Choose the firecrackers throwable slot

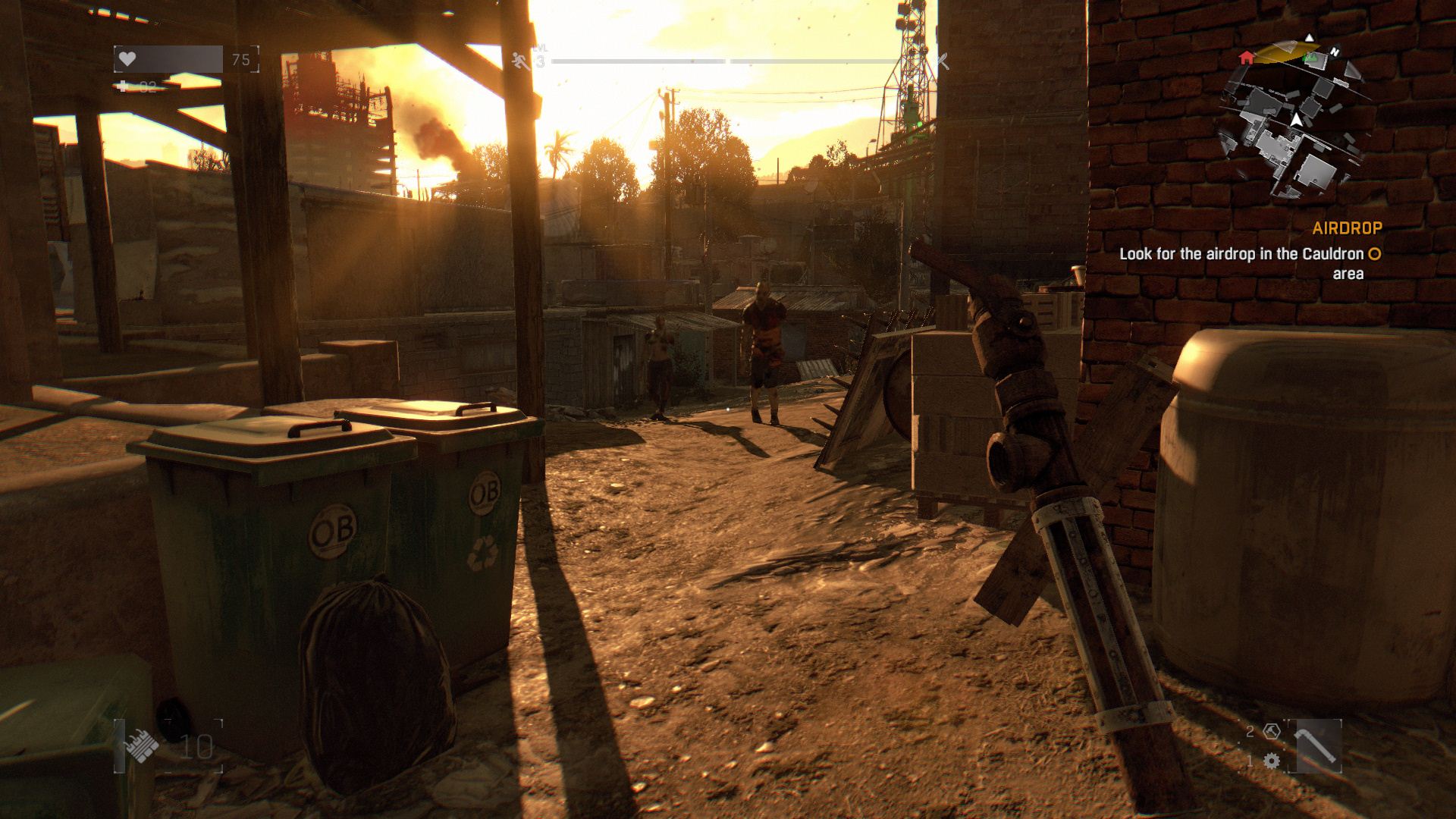[141, 747]
